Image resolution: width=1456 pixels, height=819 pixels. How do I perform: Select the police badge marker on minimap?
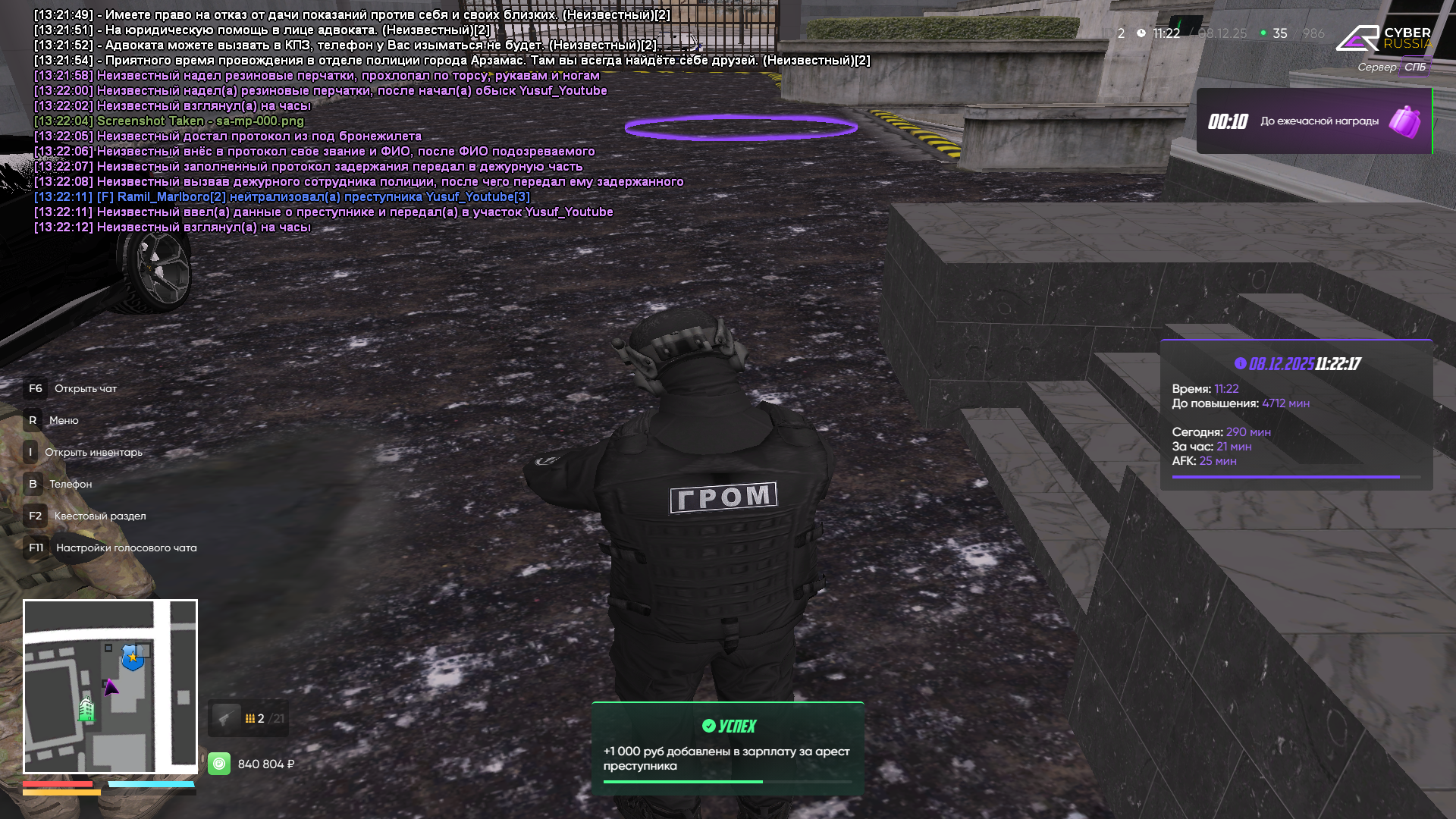[133, 657]
